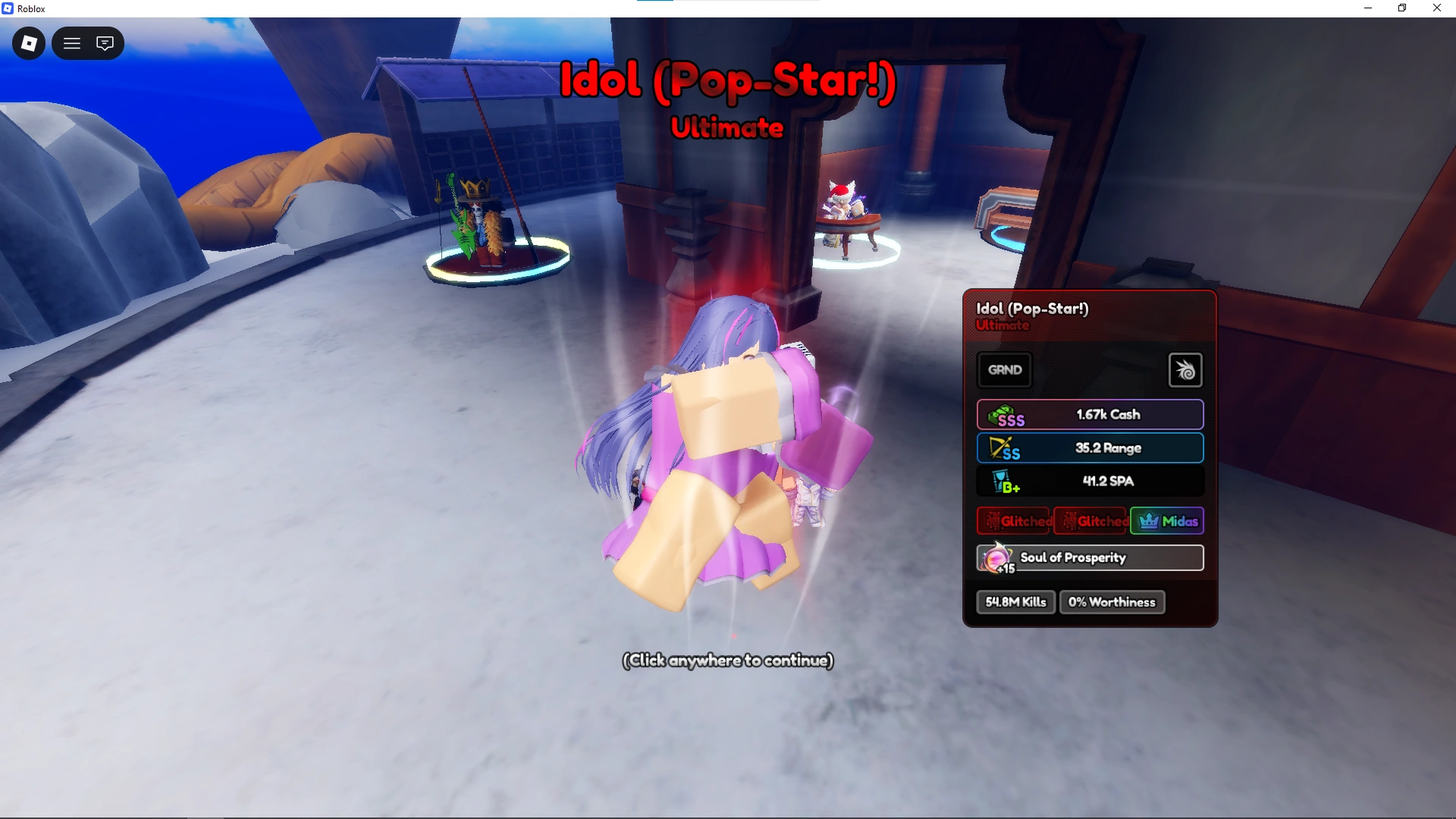Click the cash stat icon showing SSS rank
This screenshot has height=819, width=1456.
1005,415
